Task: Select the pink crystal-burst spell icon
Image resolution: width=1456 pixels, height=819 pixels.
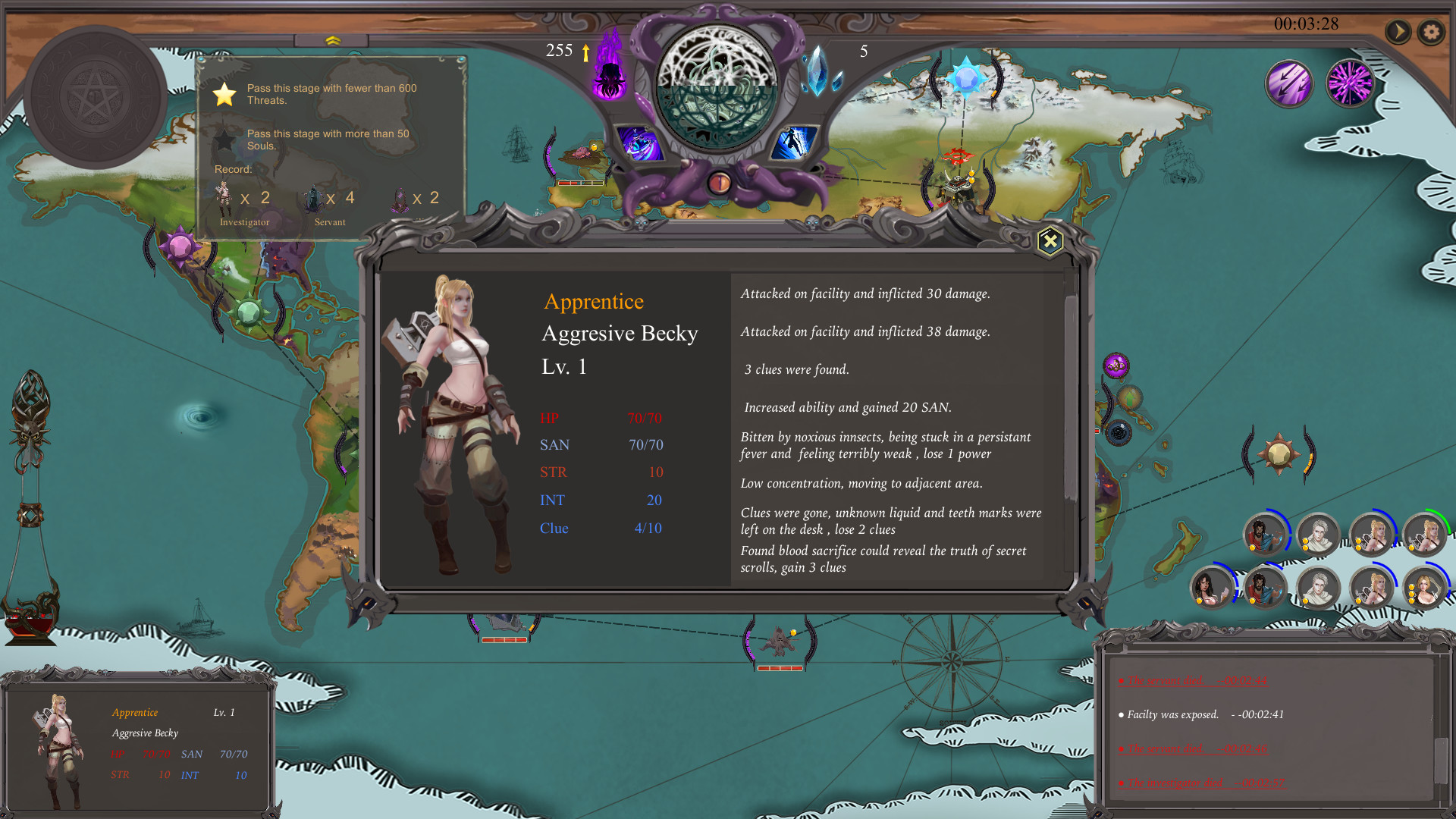Action: tap(1350, 83)
